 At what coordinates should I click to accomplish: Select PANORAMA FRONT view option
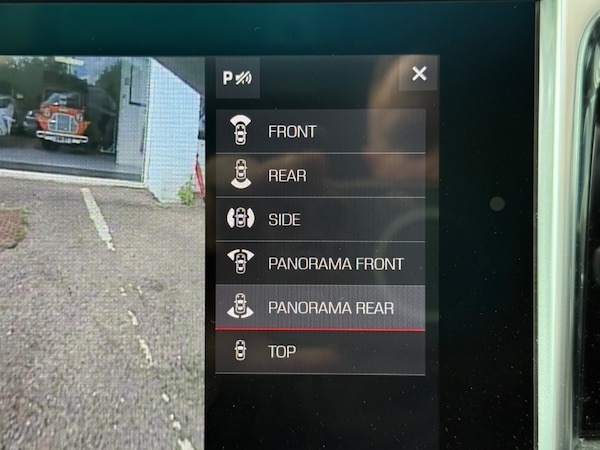(x=320, y=263)
